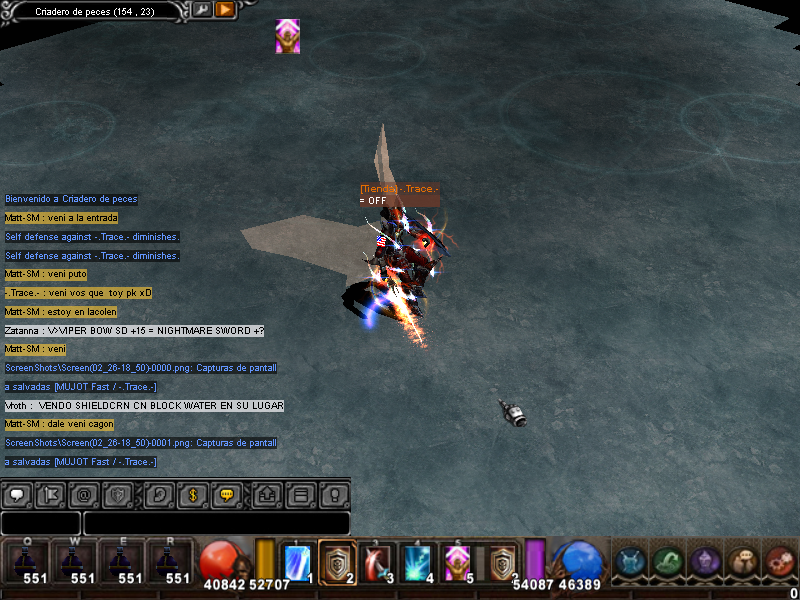The height and width of the screenshot is (600, 800).
Task: Activate the blue slash skill in slot 1
Action: click(298, 562)
